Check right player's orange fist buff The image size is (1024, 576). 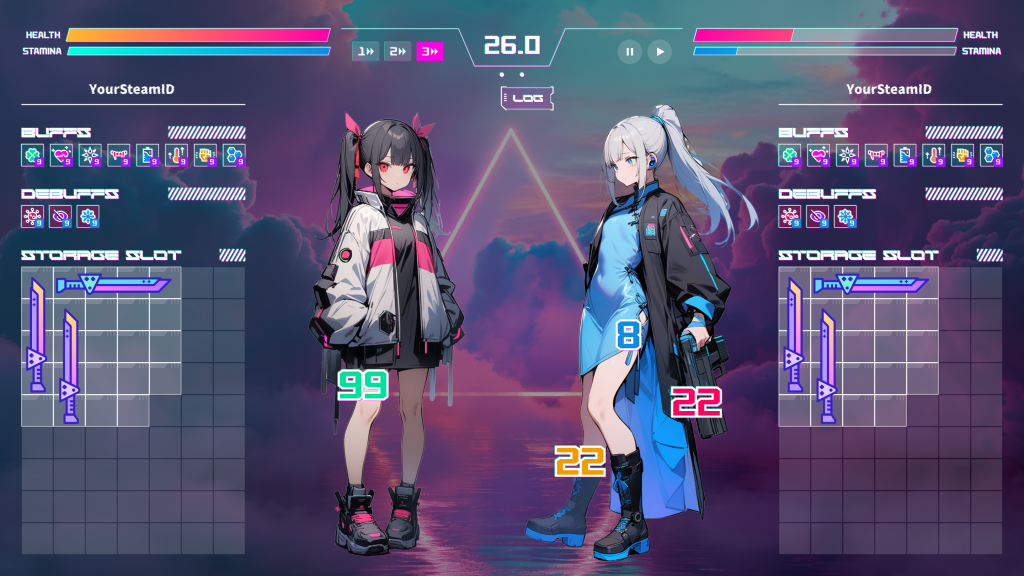(964, 155)
